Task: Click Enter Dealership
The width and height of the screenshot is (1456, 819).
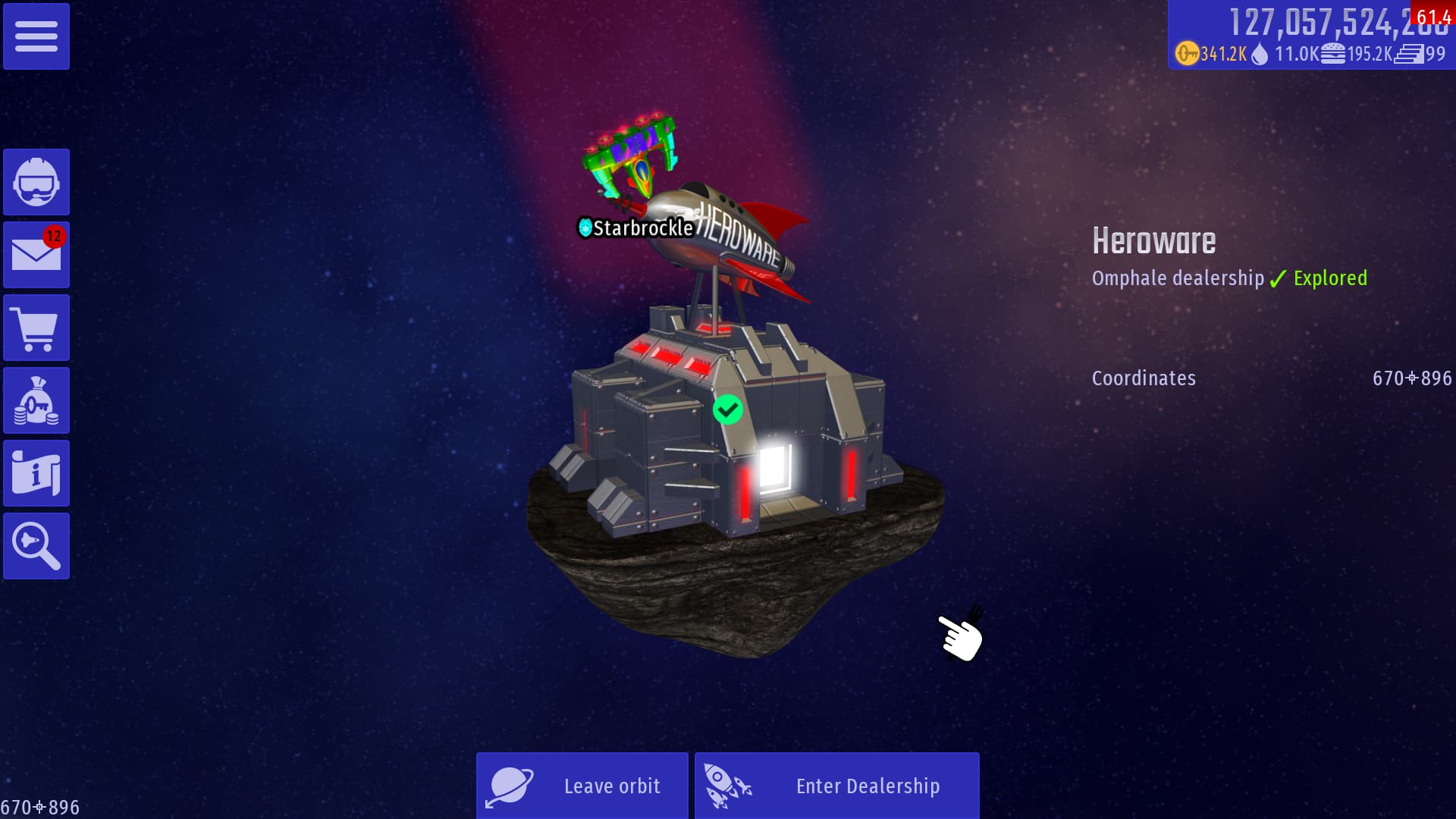Action: (836, 786)
